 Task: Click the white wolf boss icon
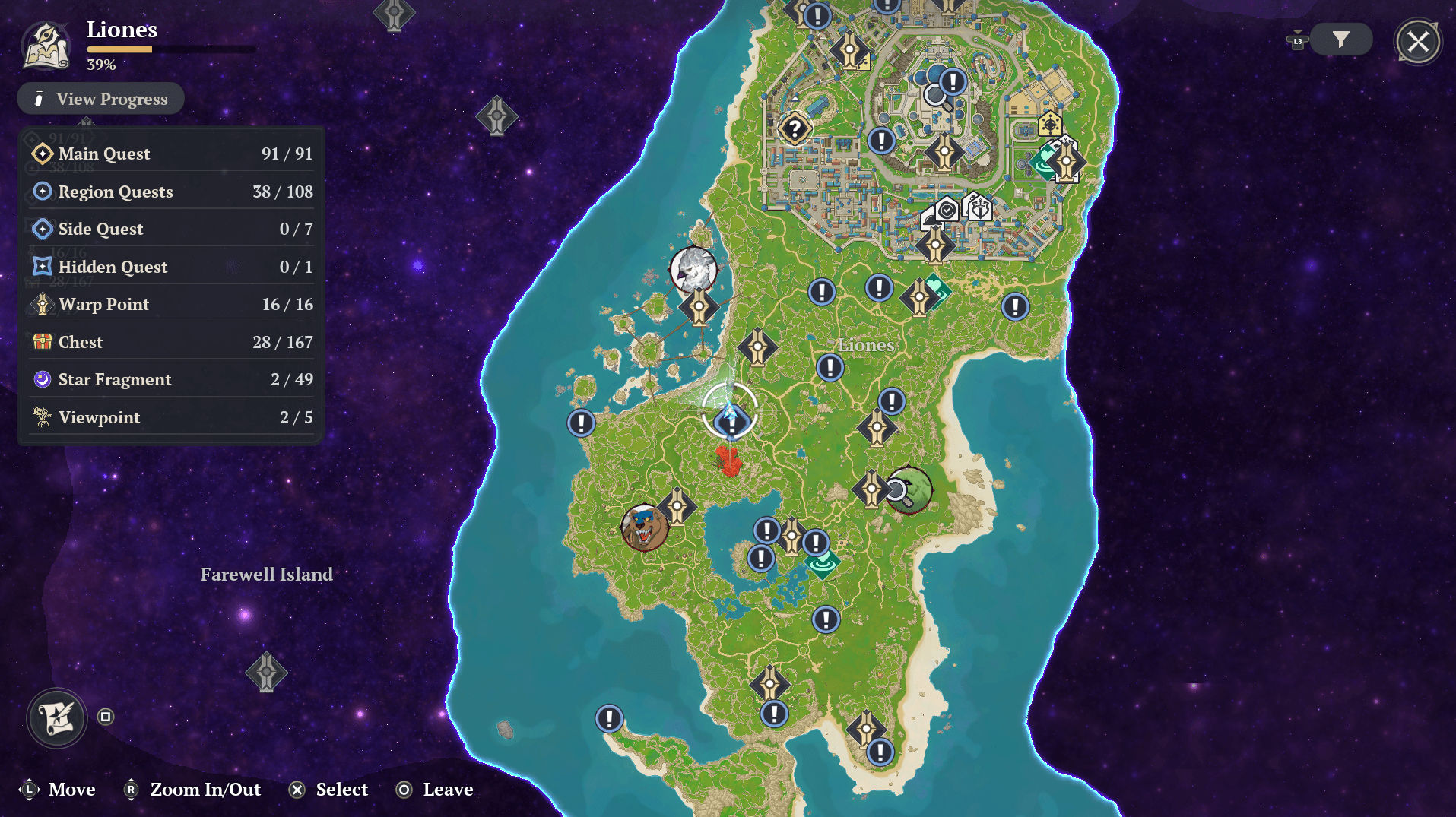694,271
